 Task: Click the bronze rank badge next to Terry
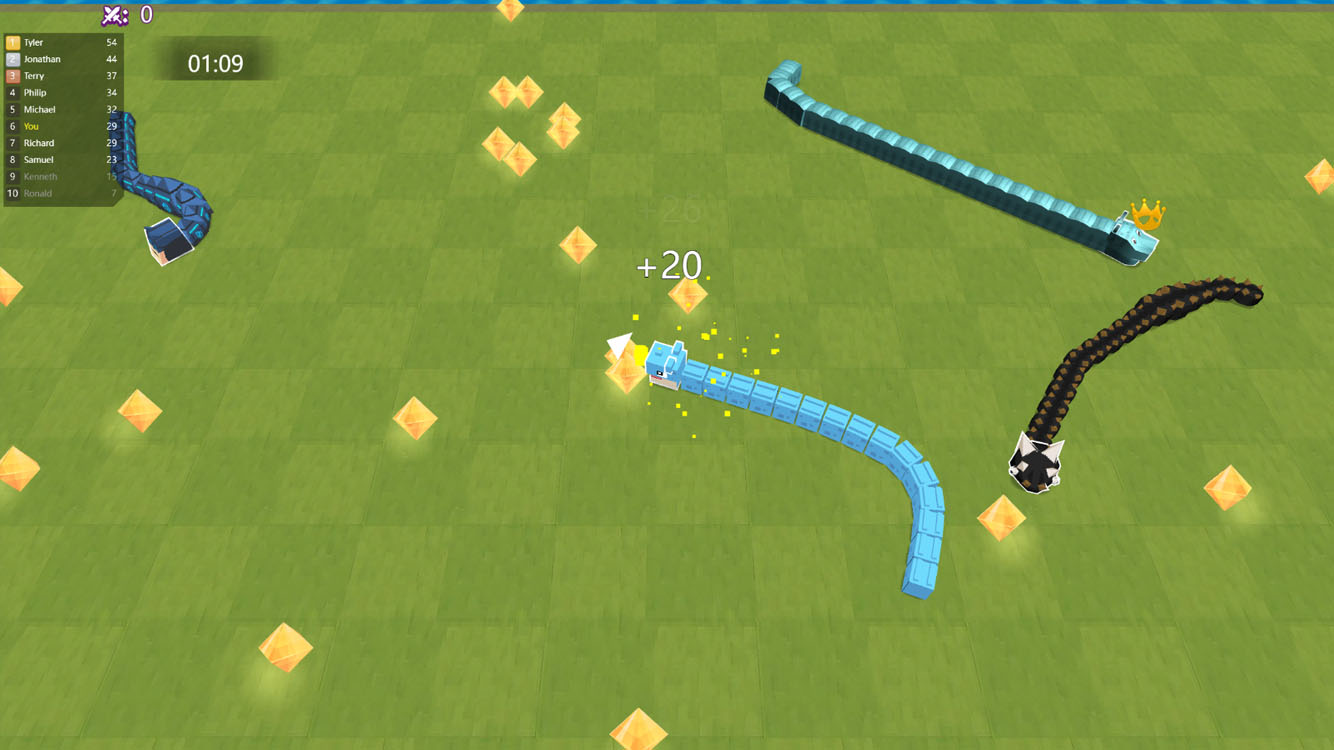(x=12, y=75)
